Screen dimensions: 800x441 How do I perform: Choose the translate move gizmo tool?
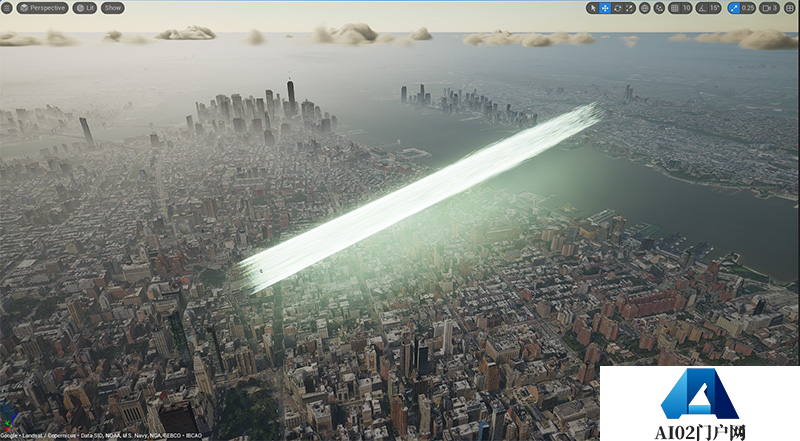click(x=605, y=8)
